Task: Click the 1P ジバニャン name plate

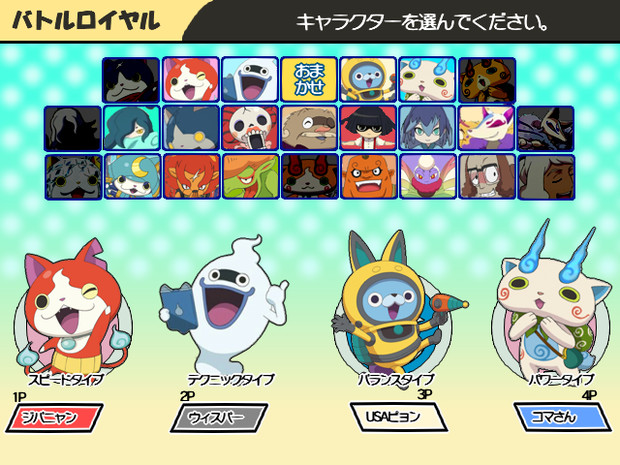Action: pyautogui.click(x=56, y=416)
